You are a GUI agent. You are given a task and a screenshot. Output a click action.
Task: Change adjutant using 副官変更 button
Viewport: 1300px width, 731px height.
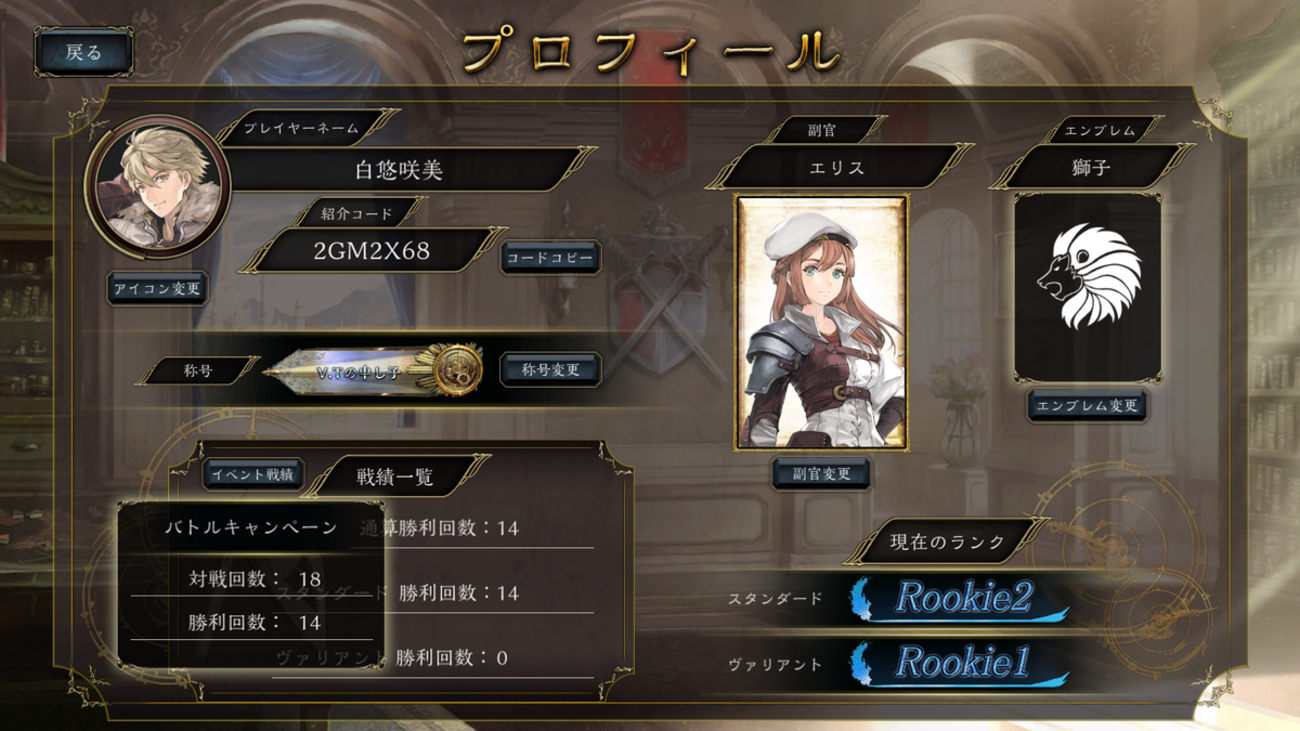[821, 474]
